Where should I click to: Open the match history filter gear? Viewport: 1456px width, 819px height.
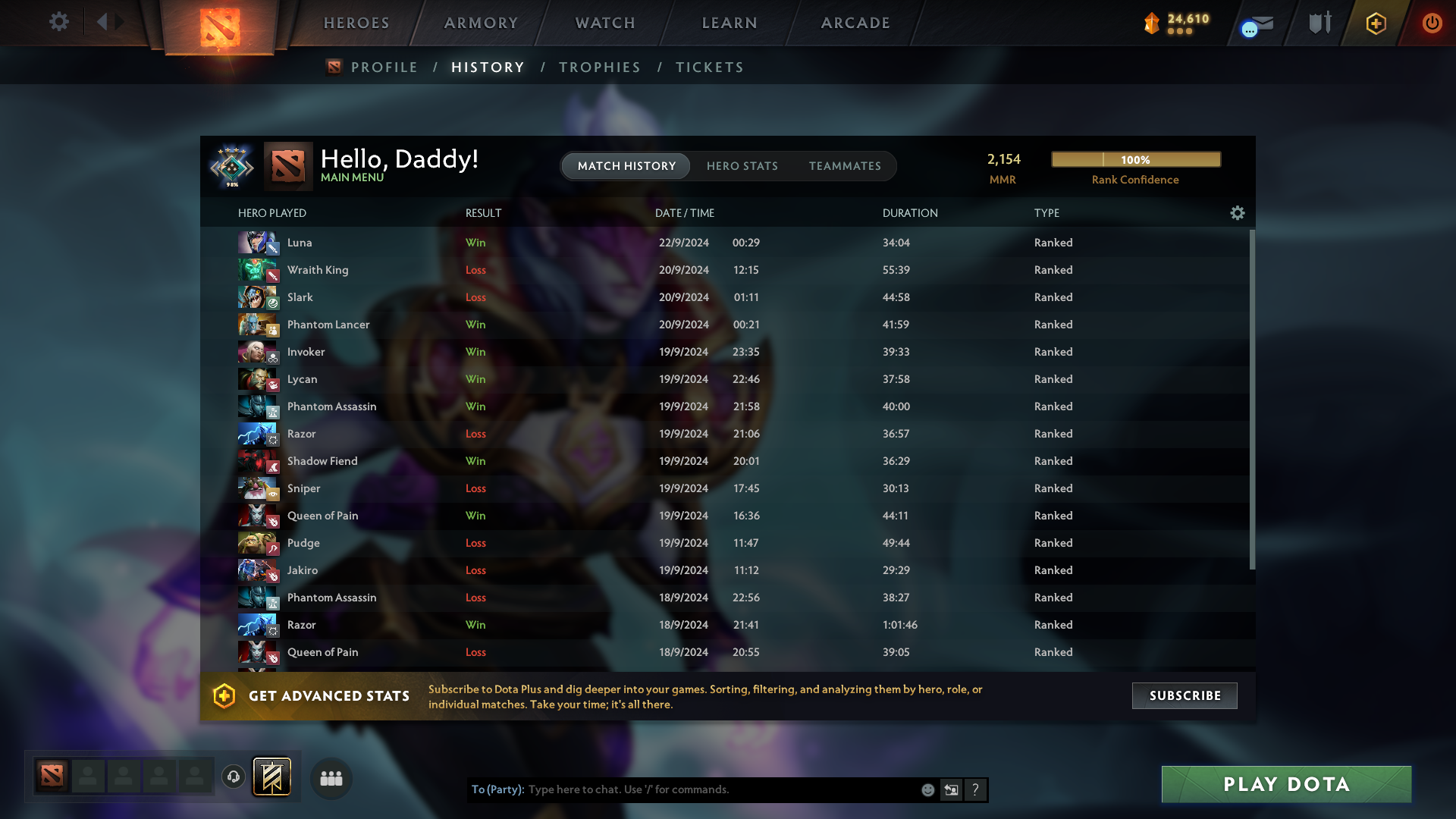pyautogui.click(x=1237, y=213)
